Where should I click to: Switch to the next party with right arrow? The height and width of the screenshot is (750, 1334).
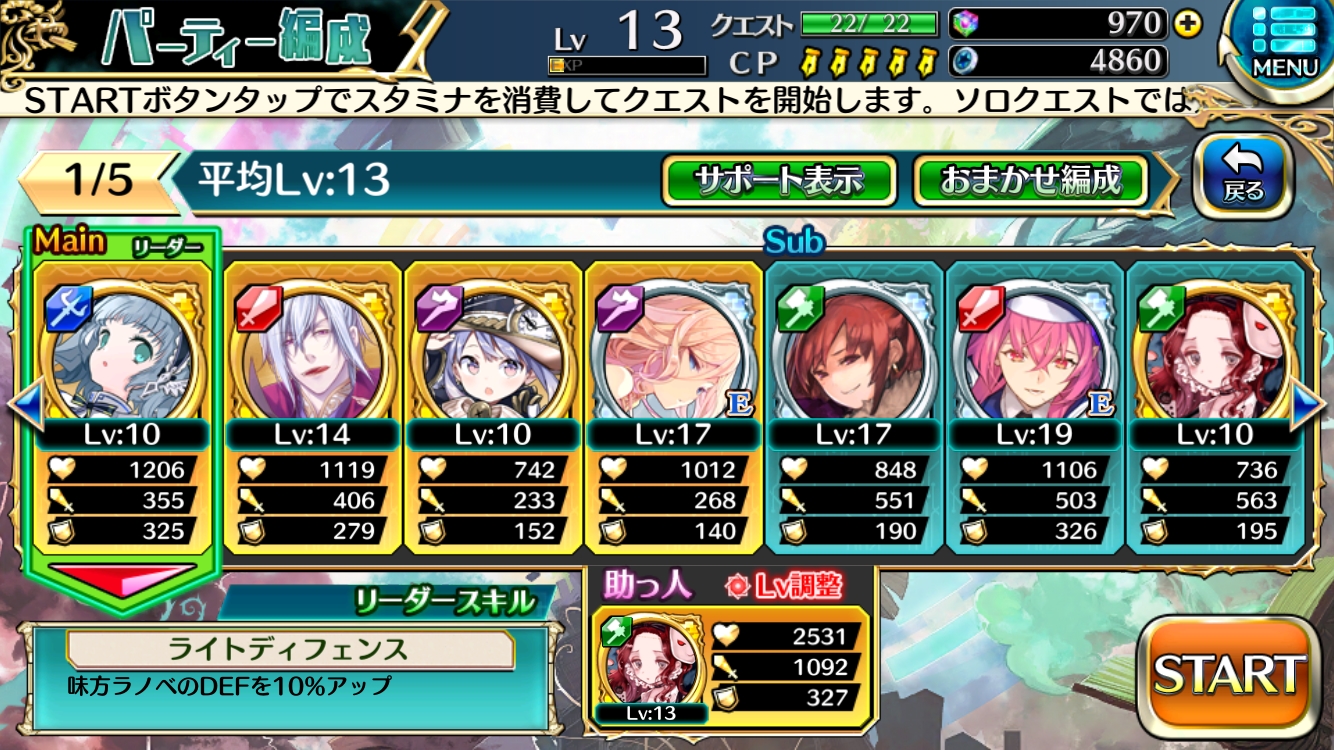[x=1308, y=405]
